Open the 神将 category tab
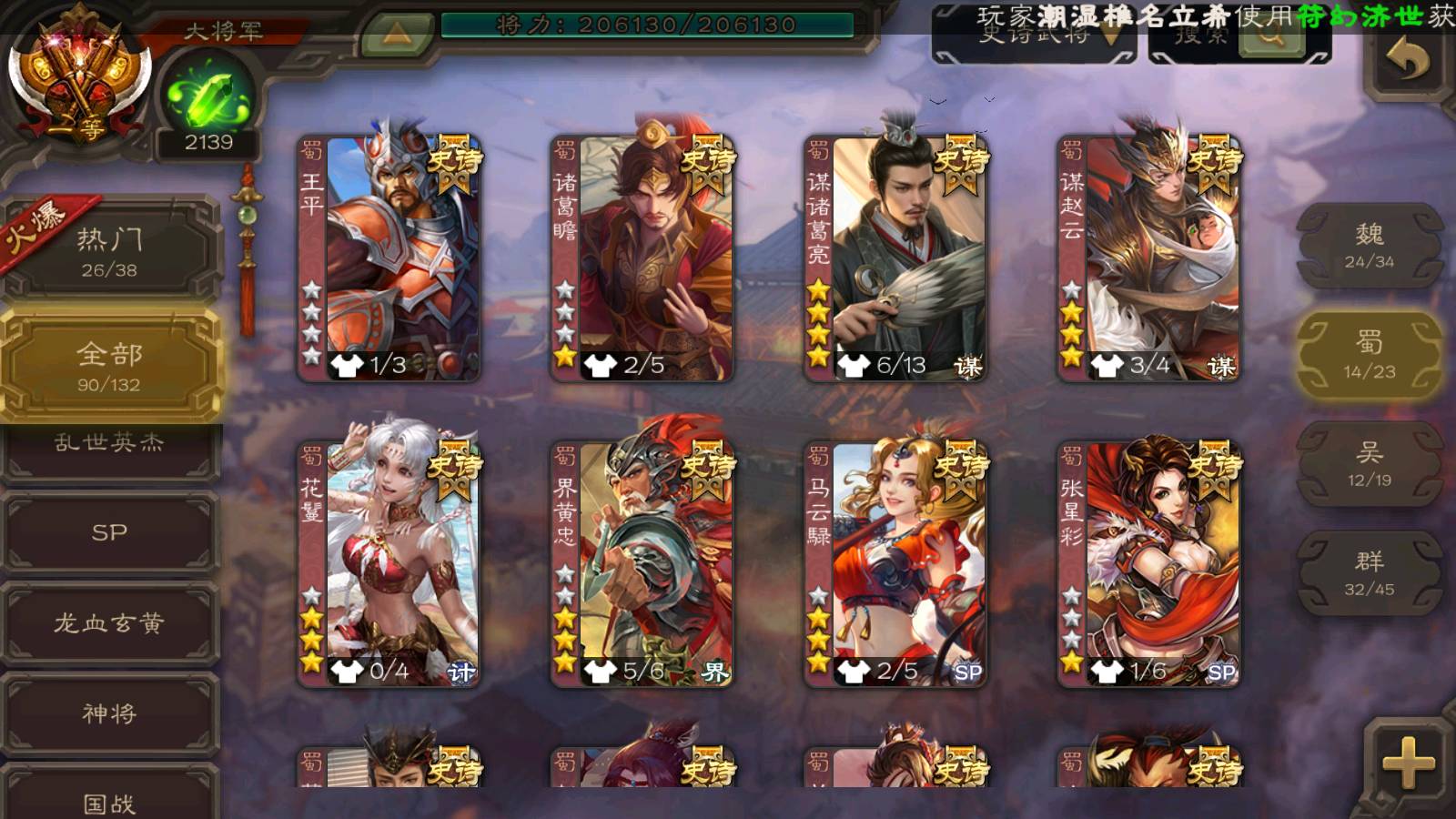 click(x=109, y=713)
